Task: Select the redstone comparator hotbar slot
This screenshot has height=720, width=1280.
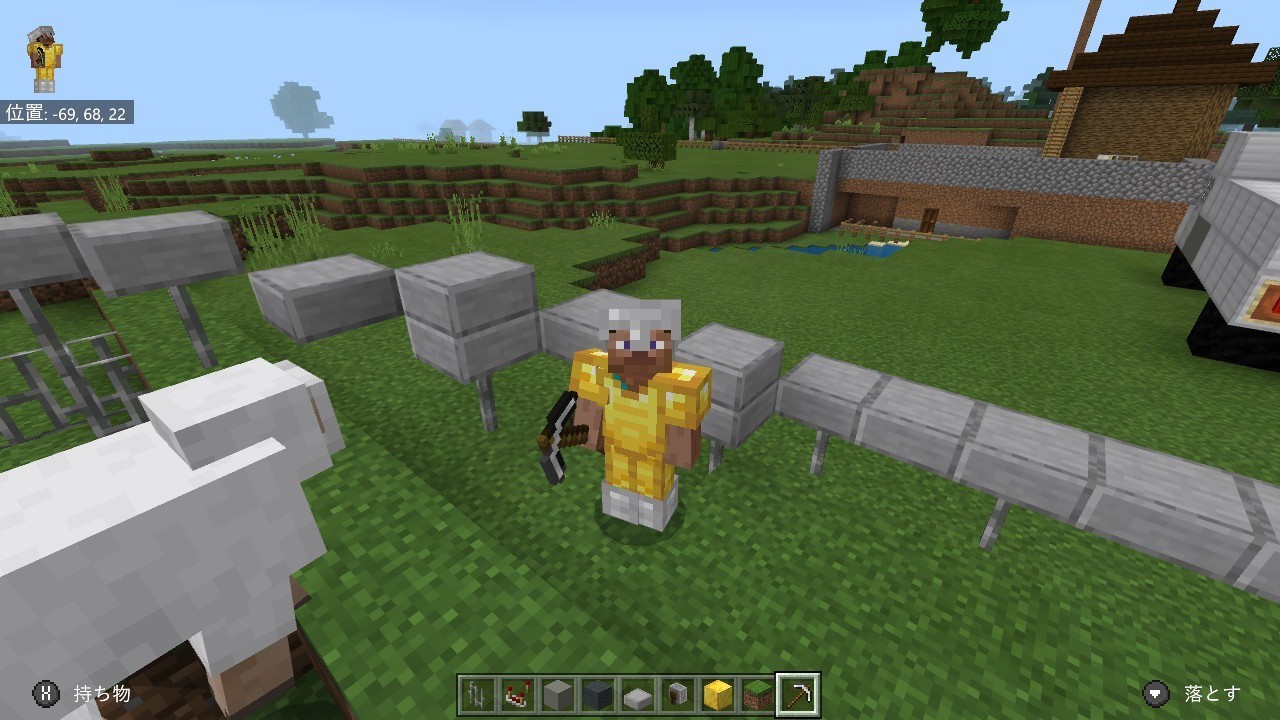Action: tap(518, 694)
